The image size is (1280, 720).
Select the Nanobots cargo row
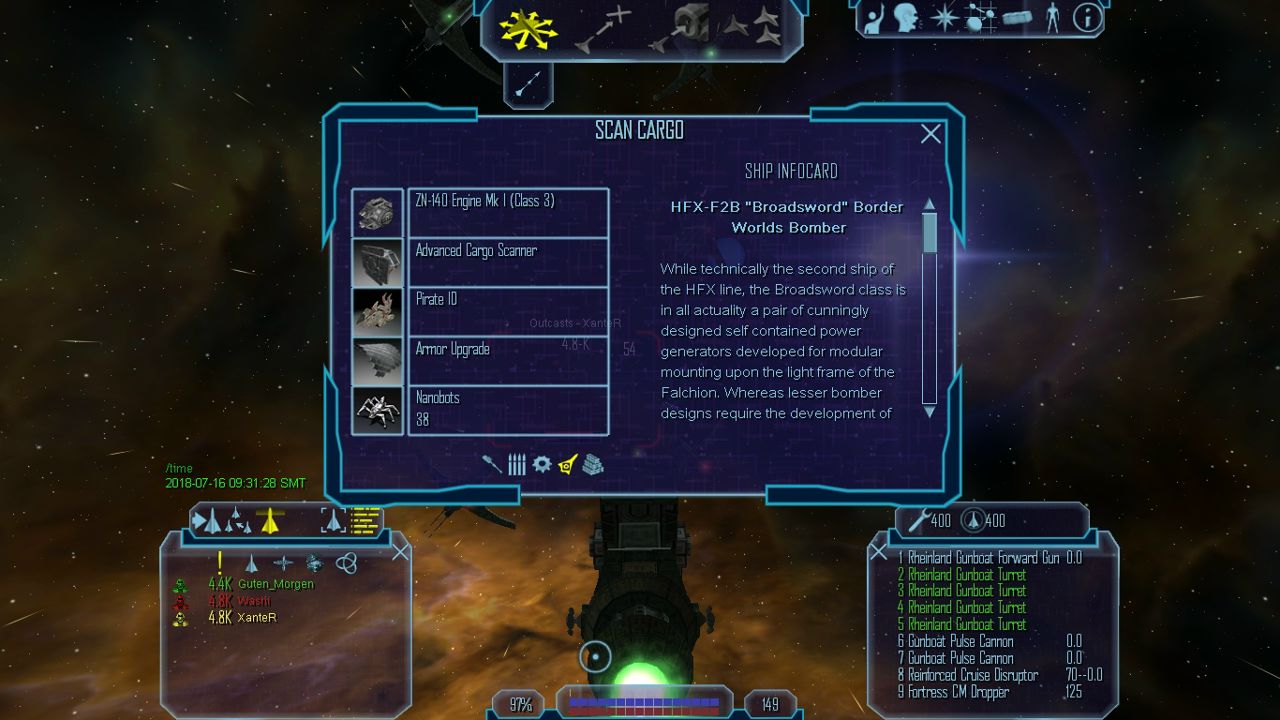coord(508,410)
